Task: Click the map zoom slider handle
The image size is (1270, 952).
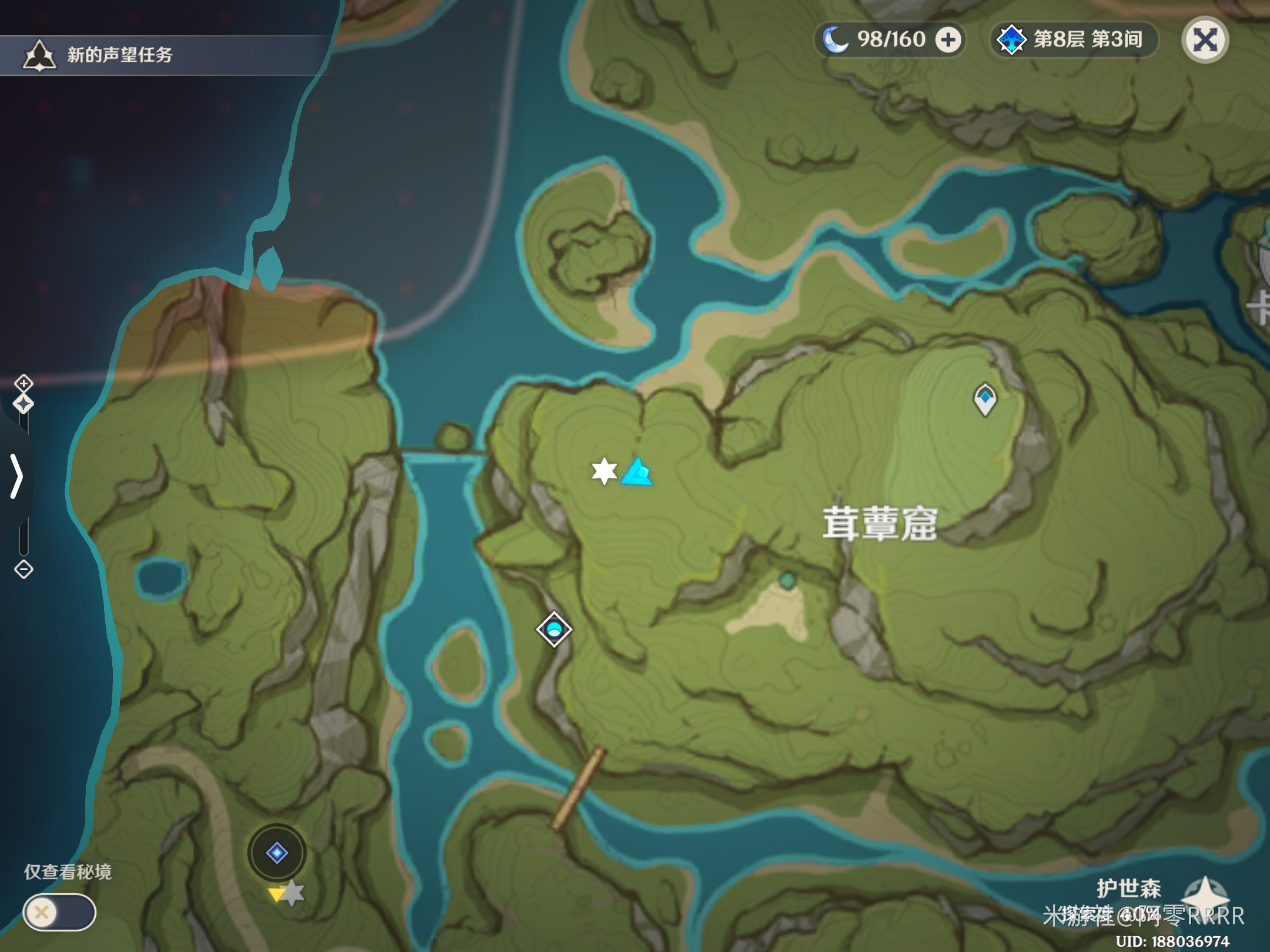Action: (x=24, y=404)
